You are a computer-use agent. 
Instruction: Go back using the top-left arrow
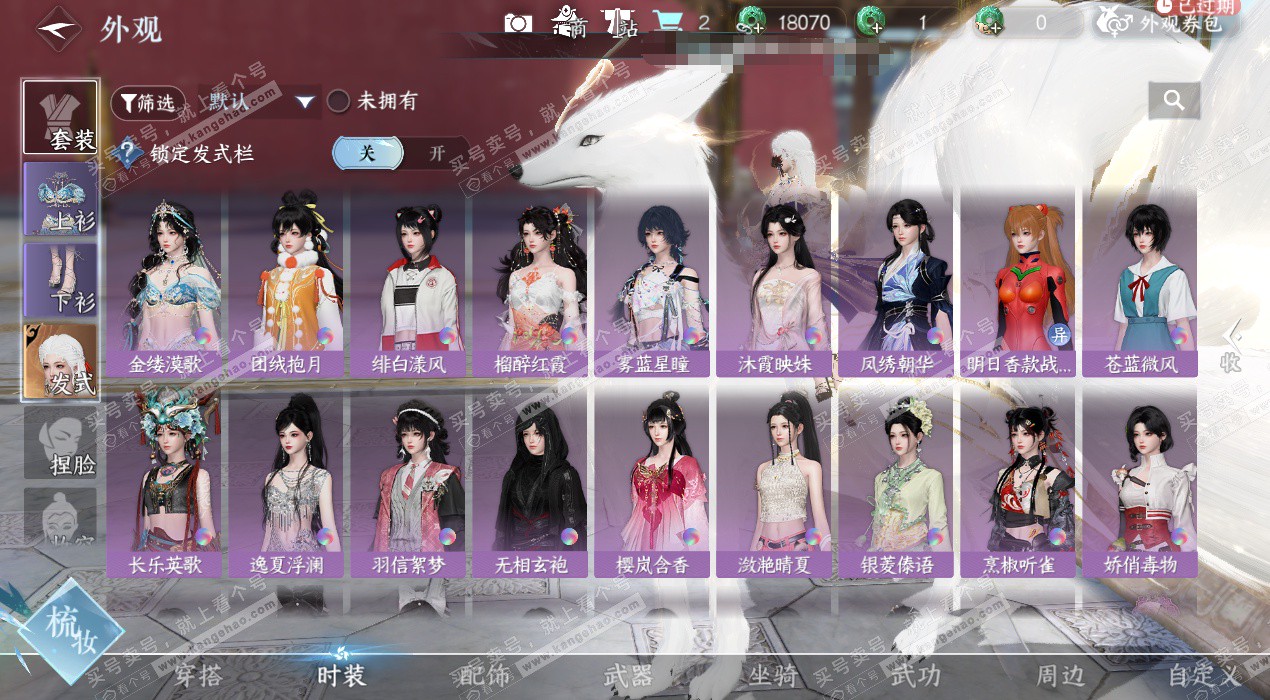tap(58, 28)
